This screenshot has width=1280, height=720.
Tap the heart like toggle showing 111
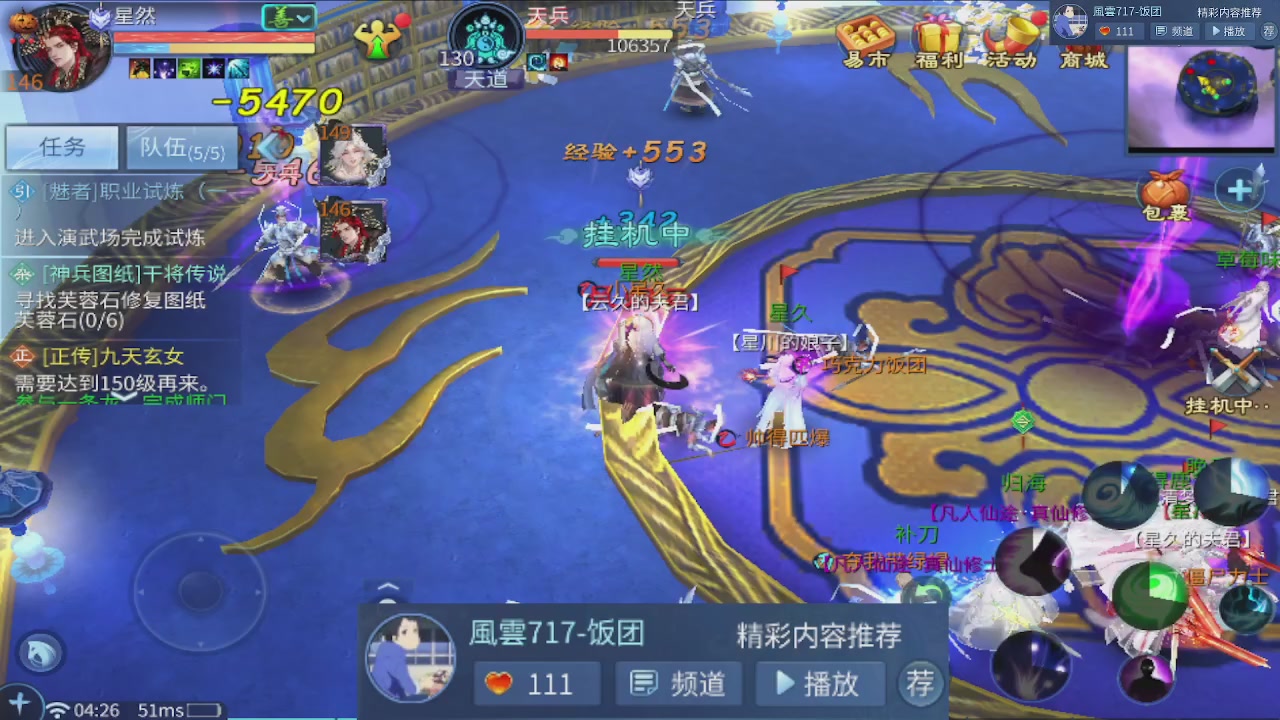[x=537, y=684]
